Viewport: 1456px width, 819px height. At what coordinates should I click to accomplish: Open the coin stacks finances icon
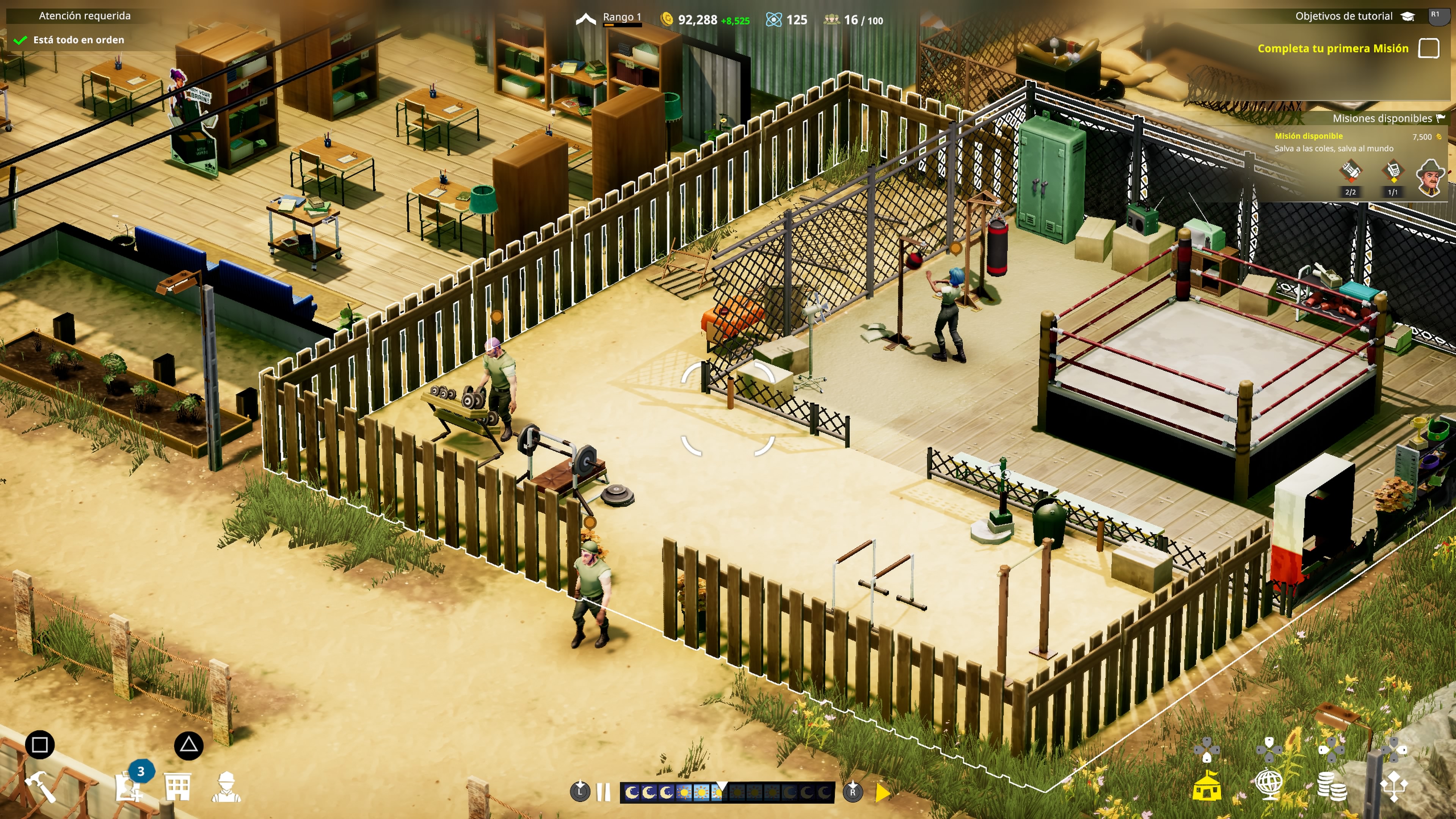[x=1332, y=786]
